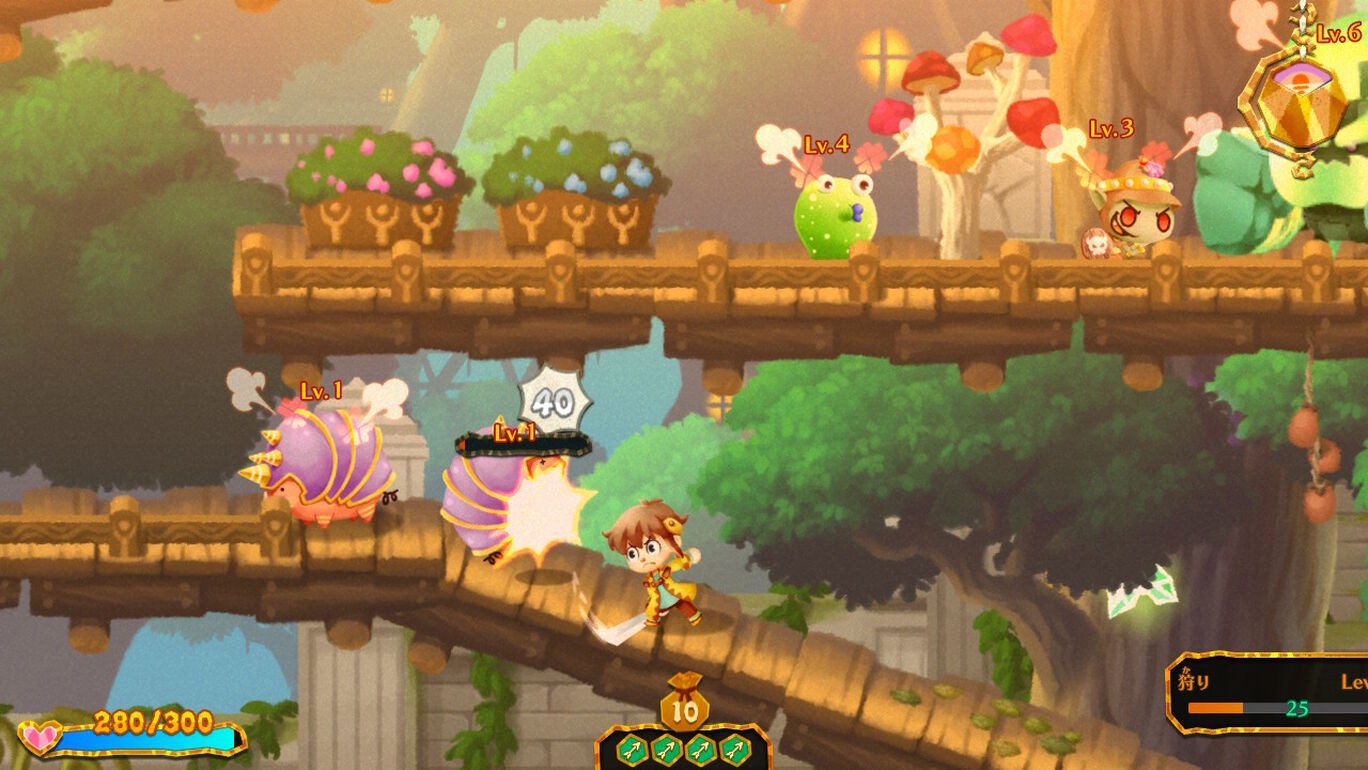
Task: Select the first arrow skill icon
Action: (632, 750)
